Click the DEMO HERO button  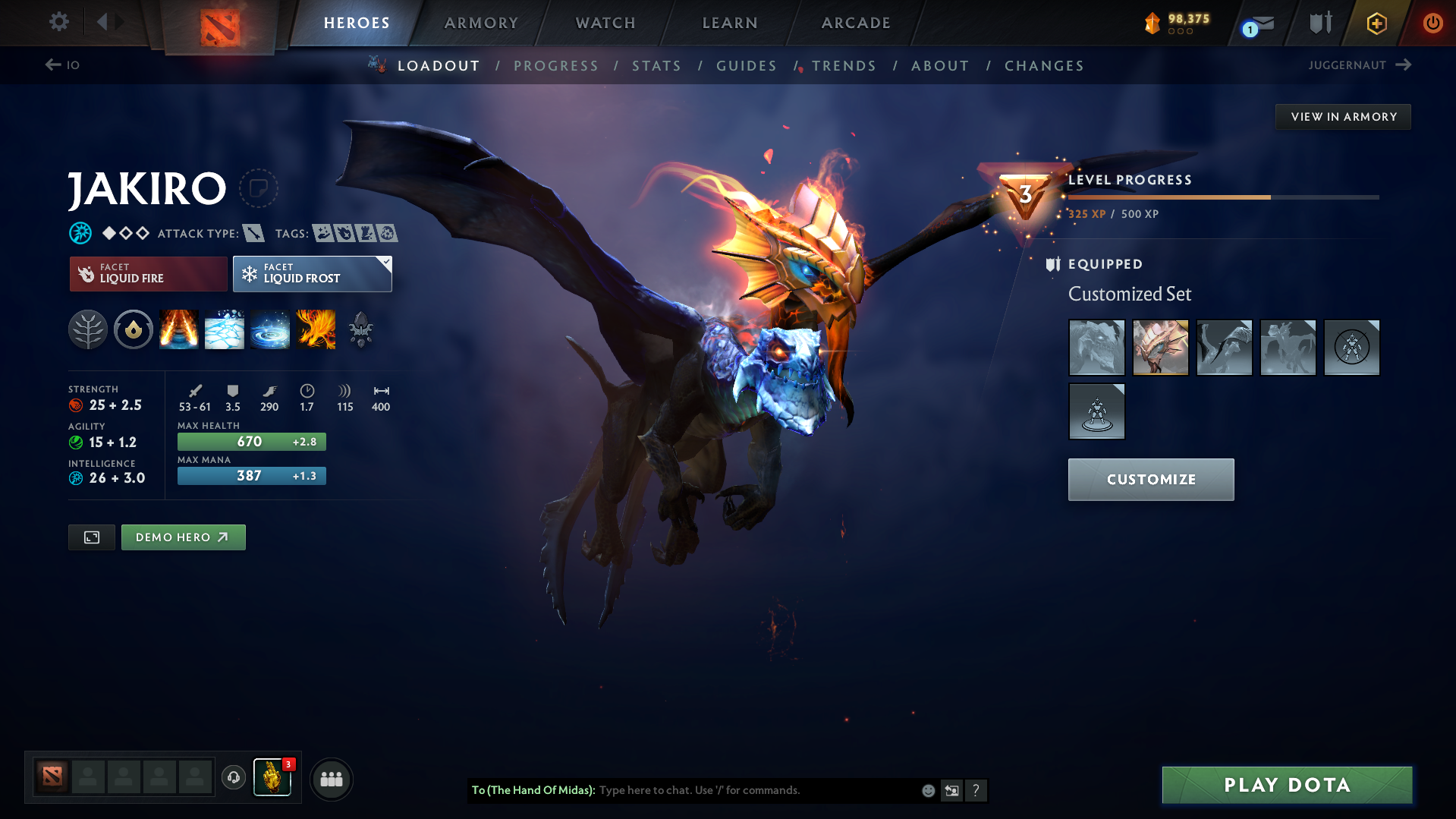point(183,537)
